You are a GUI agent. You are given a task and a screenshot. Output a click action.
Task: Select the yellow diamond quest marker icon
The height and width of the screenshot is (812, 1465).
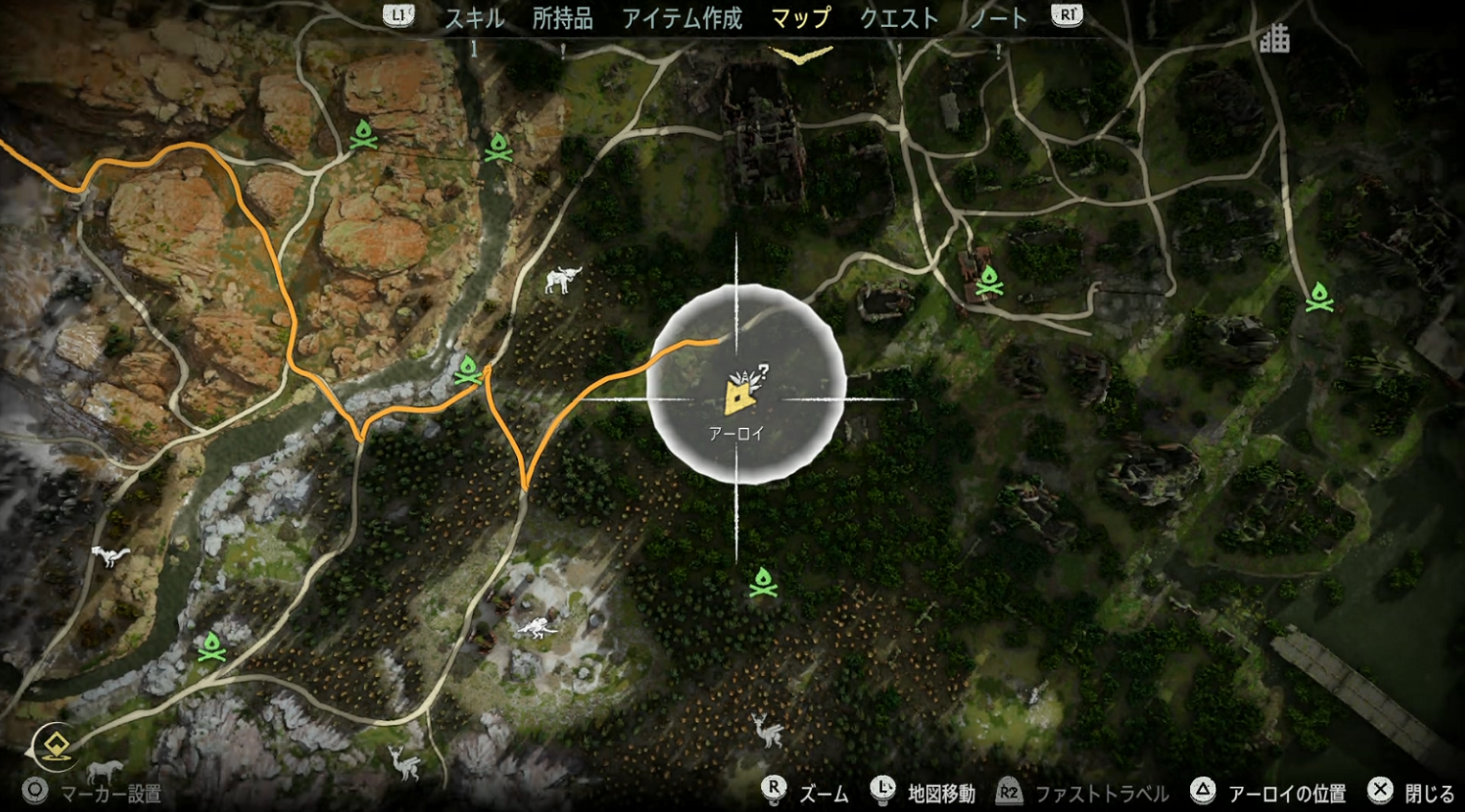point(55,747)
